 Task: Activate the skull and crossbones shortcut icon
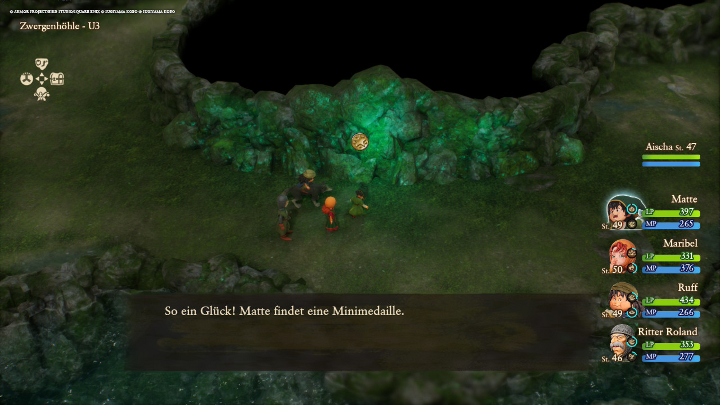42,94
